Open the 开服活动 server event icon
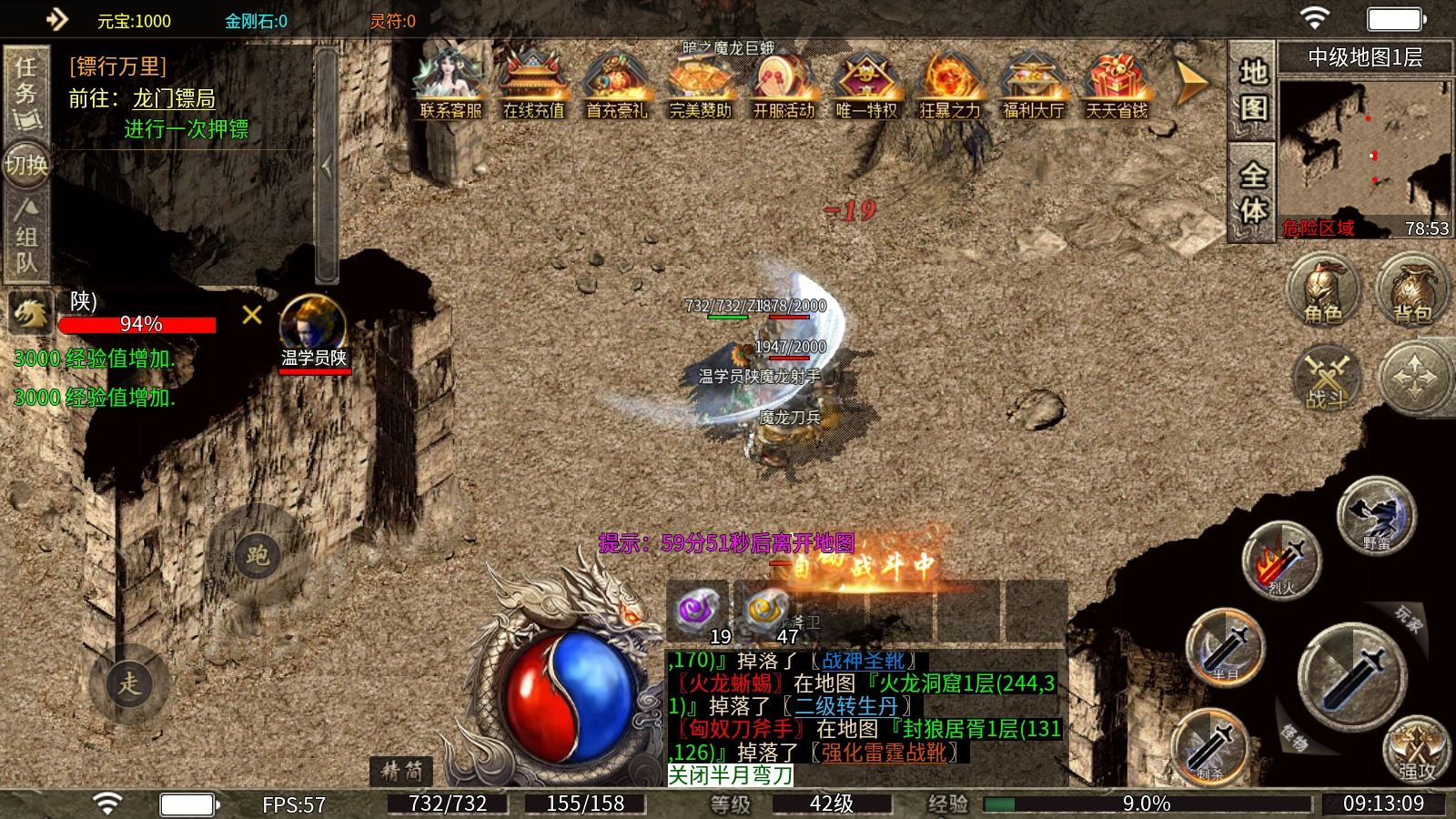Image resolution: width=1456 pixels, height=819 pixels. click(x=784, y=85)
